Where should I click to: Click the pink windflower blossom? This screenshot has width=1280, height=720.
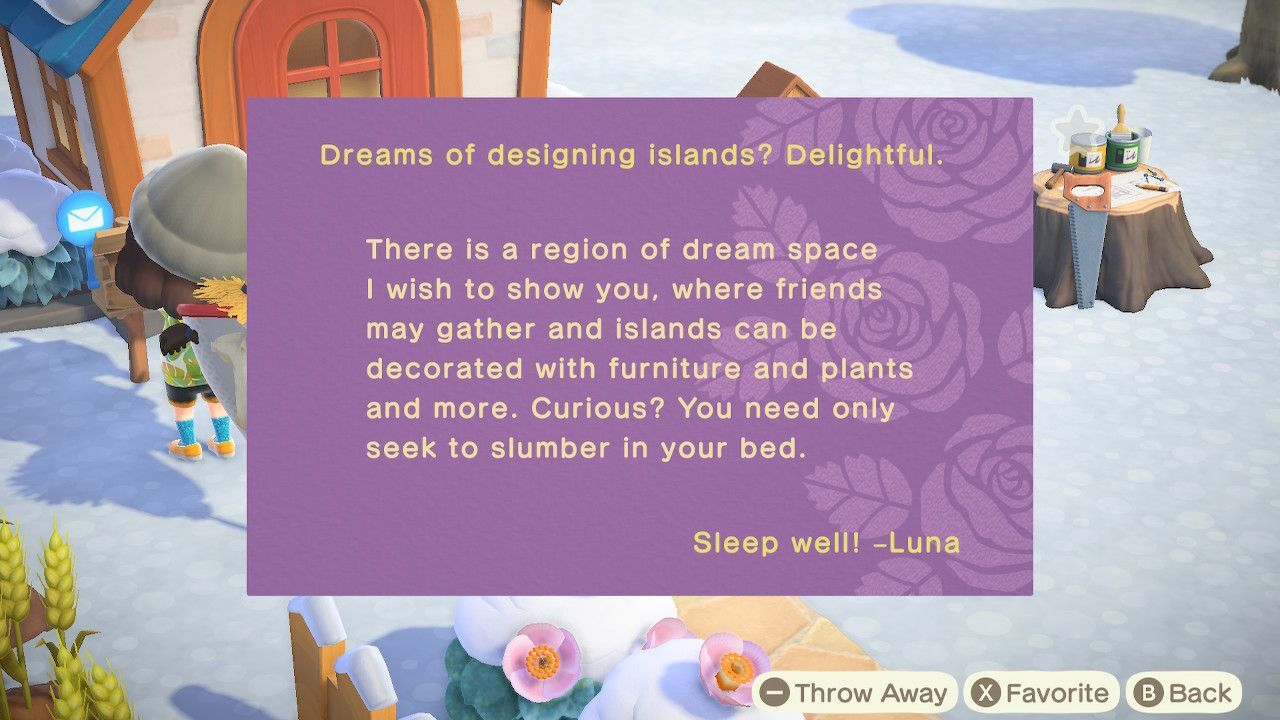click(x=541, y=663)
